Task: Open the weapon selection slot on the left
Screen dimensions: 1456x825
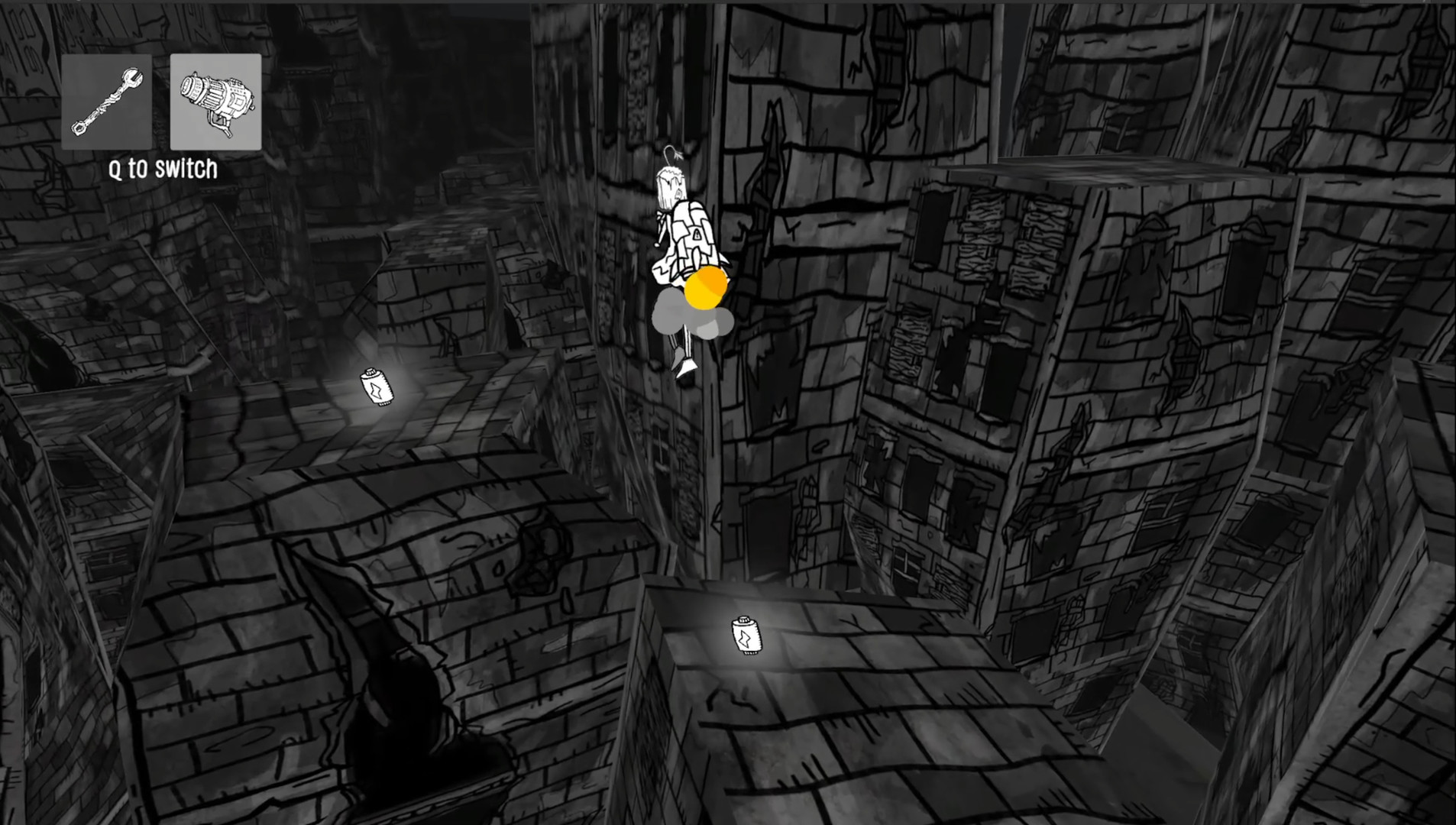Action: click(x=107, y=101)
